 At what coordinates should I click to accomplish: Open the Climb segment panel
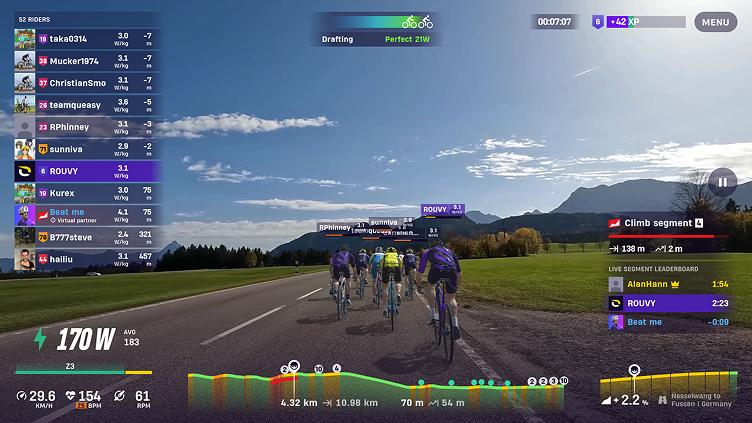pyautogui.click(x=668, y=223)
